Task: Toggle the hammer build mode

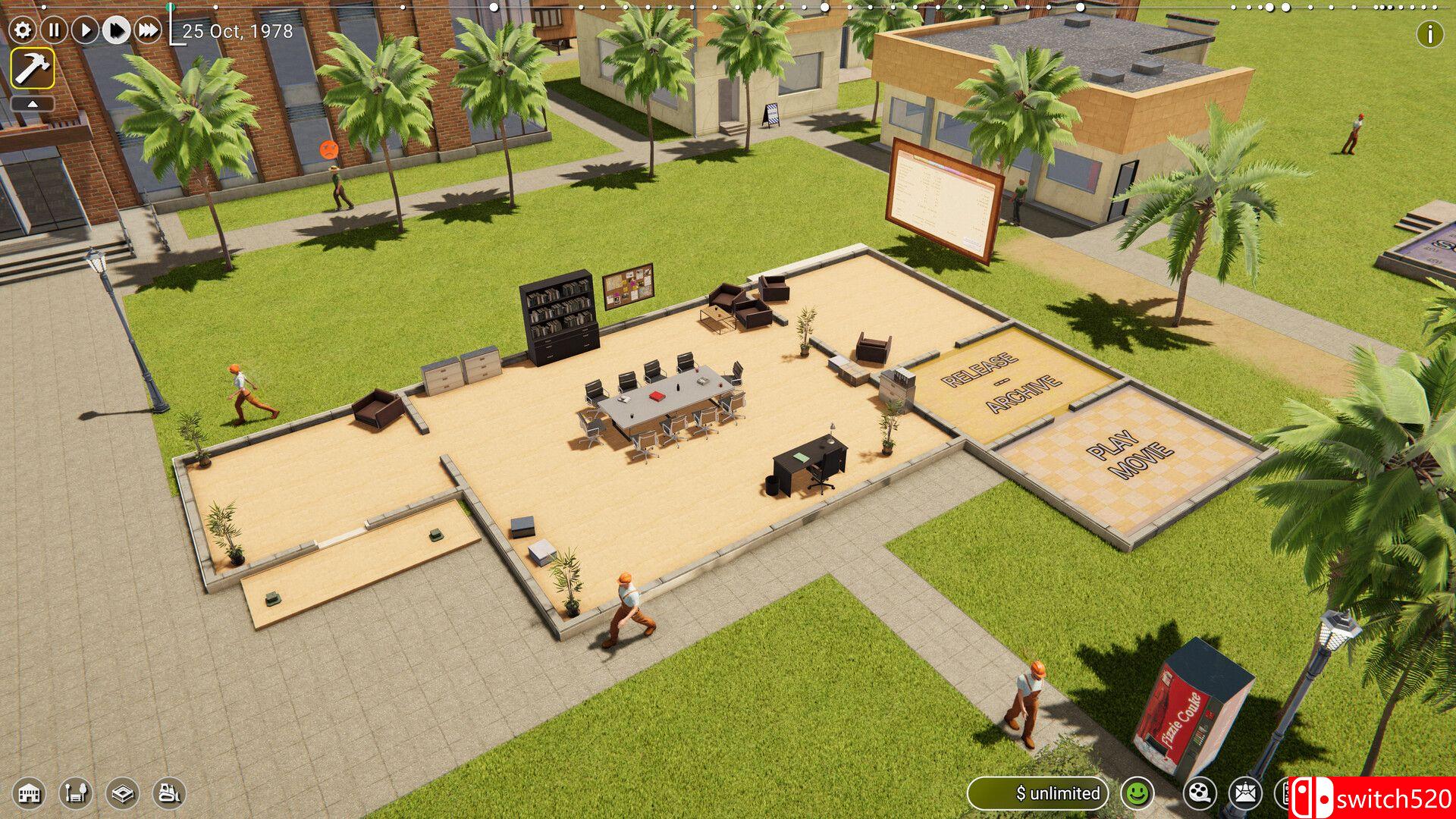Action: 32,70
